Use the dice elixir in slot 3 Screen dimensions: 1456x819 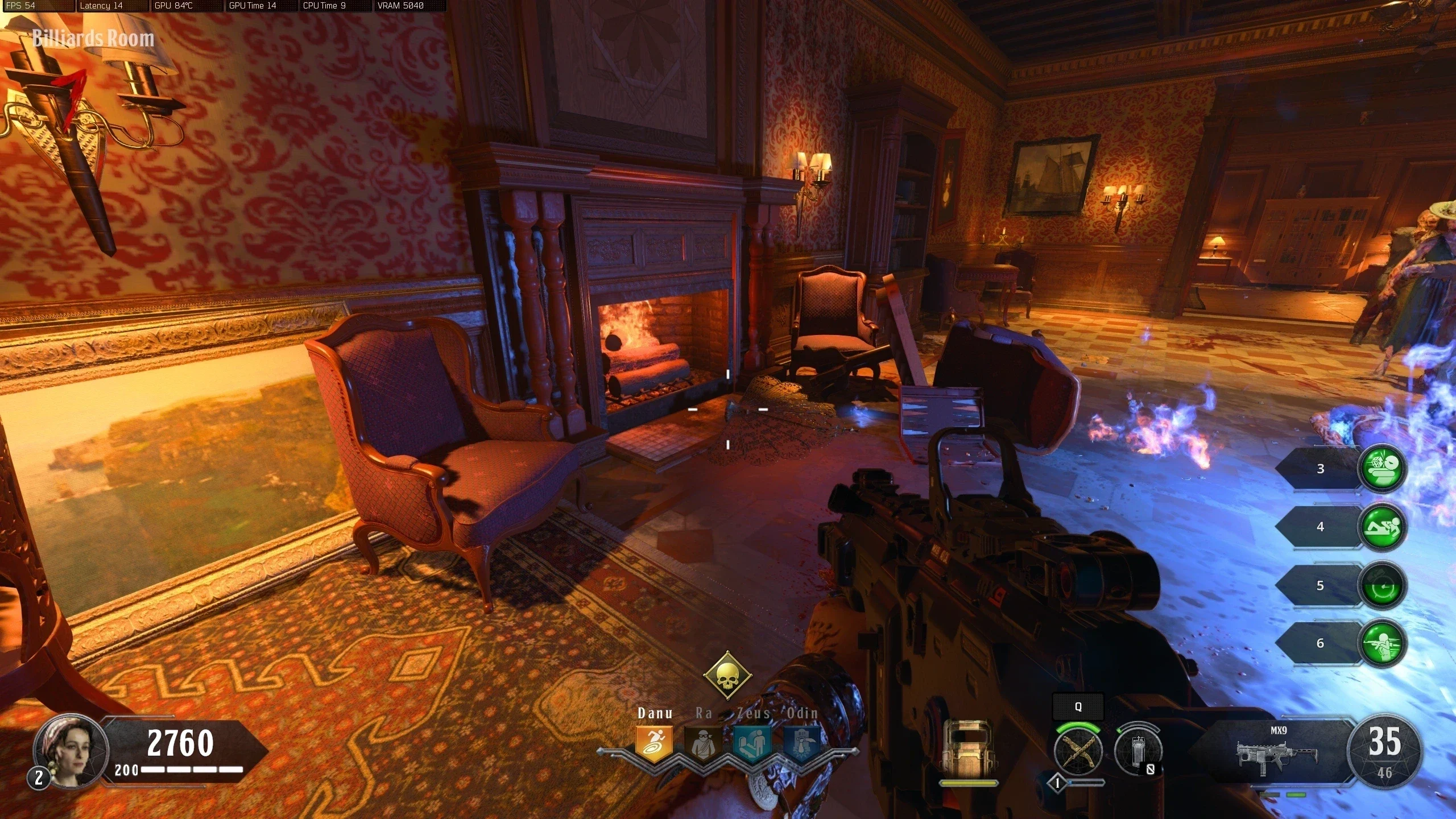click(x=1382, y=469)
